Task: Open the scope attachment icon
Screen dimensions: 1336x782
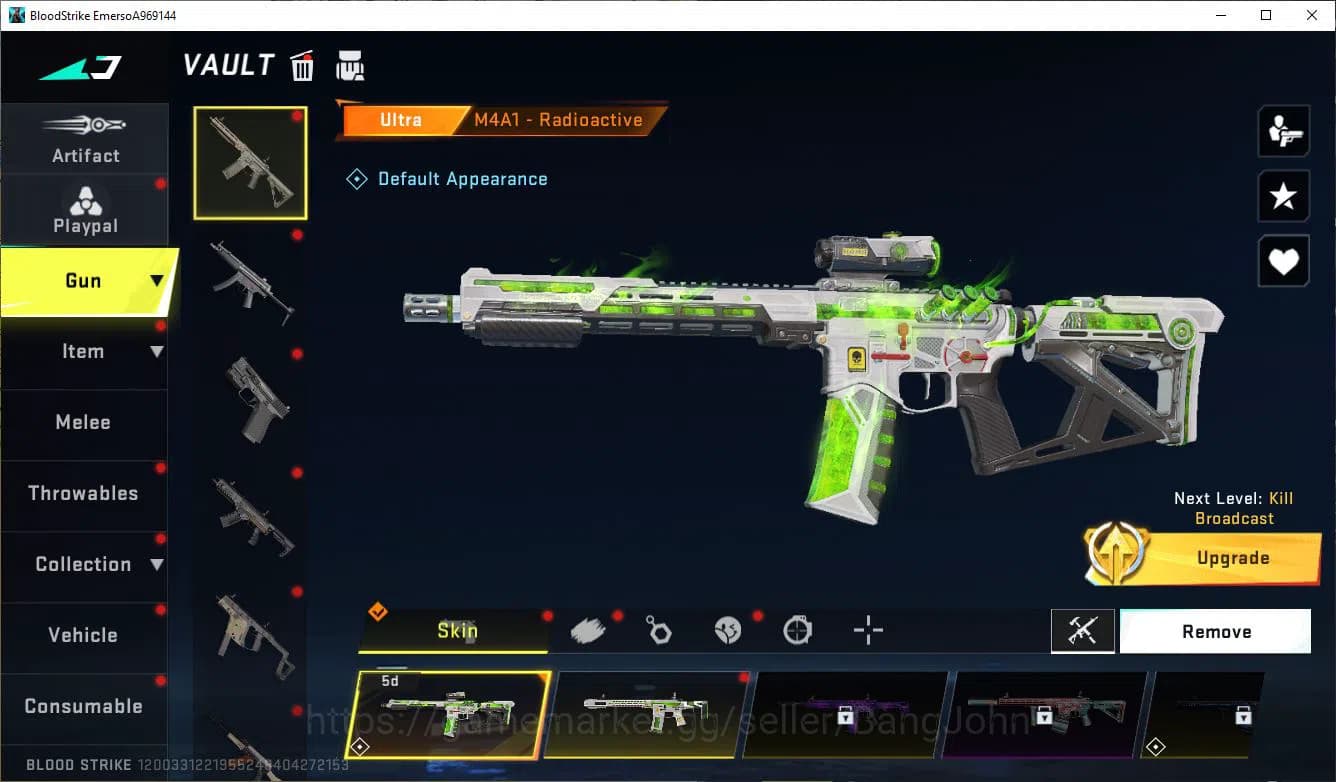Action: 797,629
